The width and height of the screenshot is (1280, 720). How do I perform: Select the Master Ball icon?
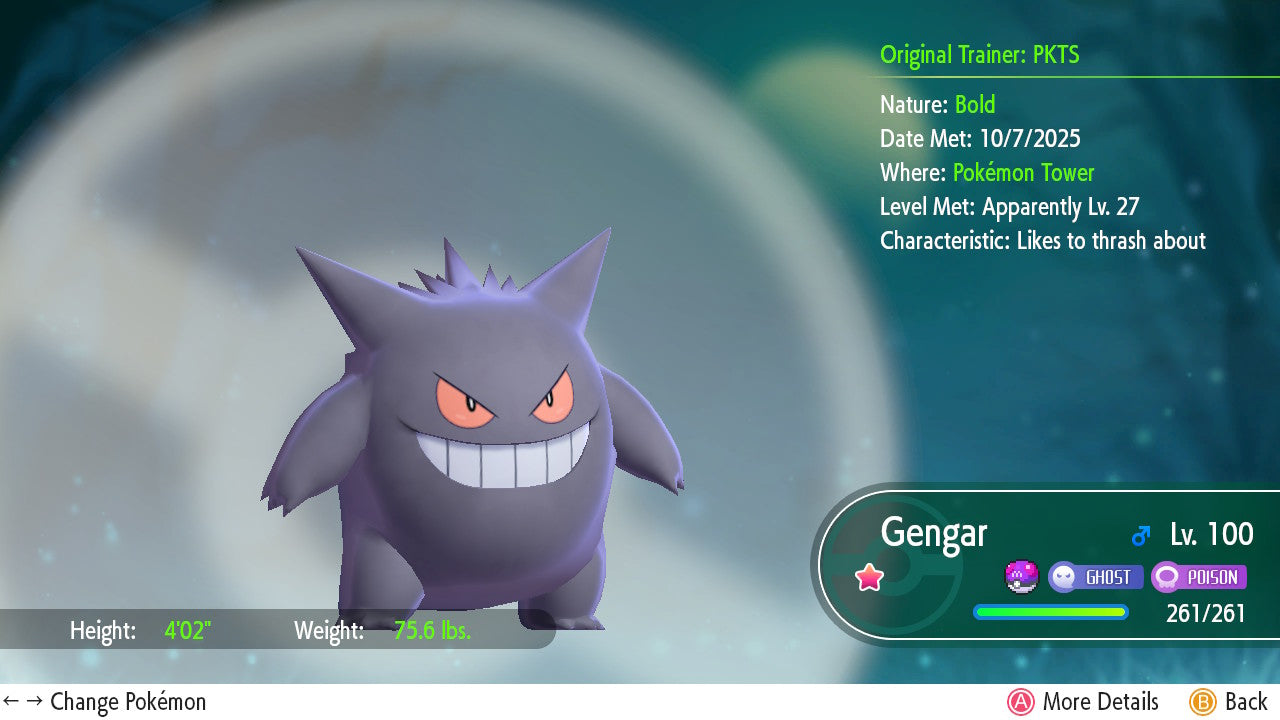(x=1021, y=577)
